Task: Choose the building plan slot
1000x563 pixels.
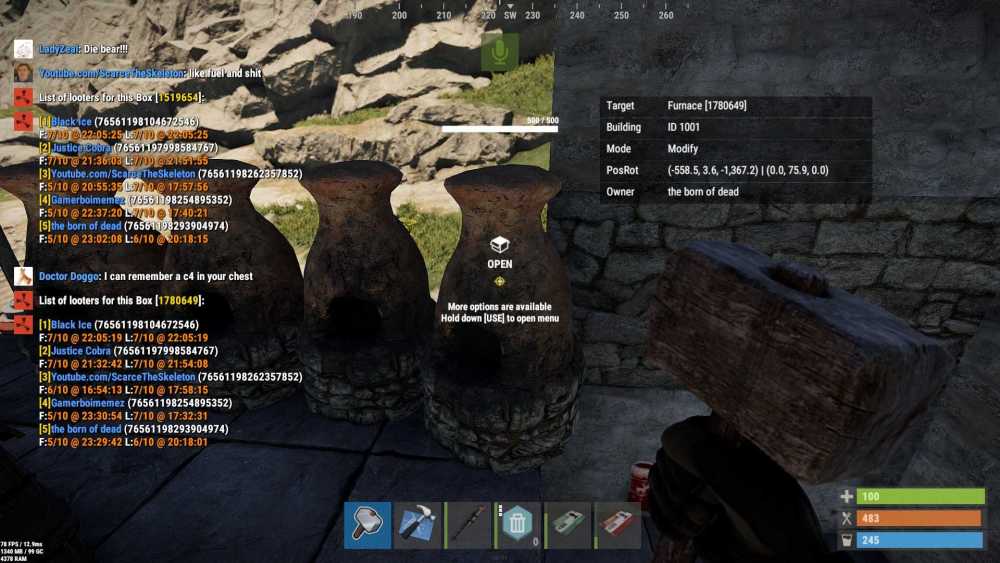Action: tap(417, 525)
